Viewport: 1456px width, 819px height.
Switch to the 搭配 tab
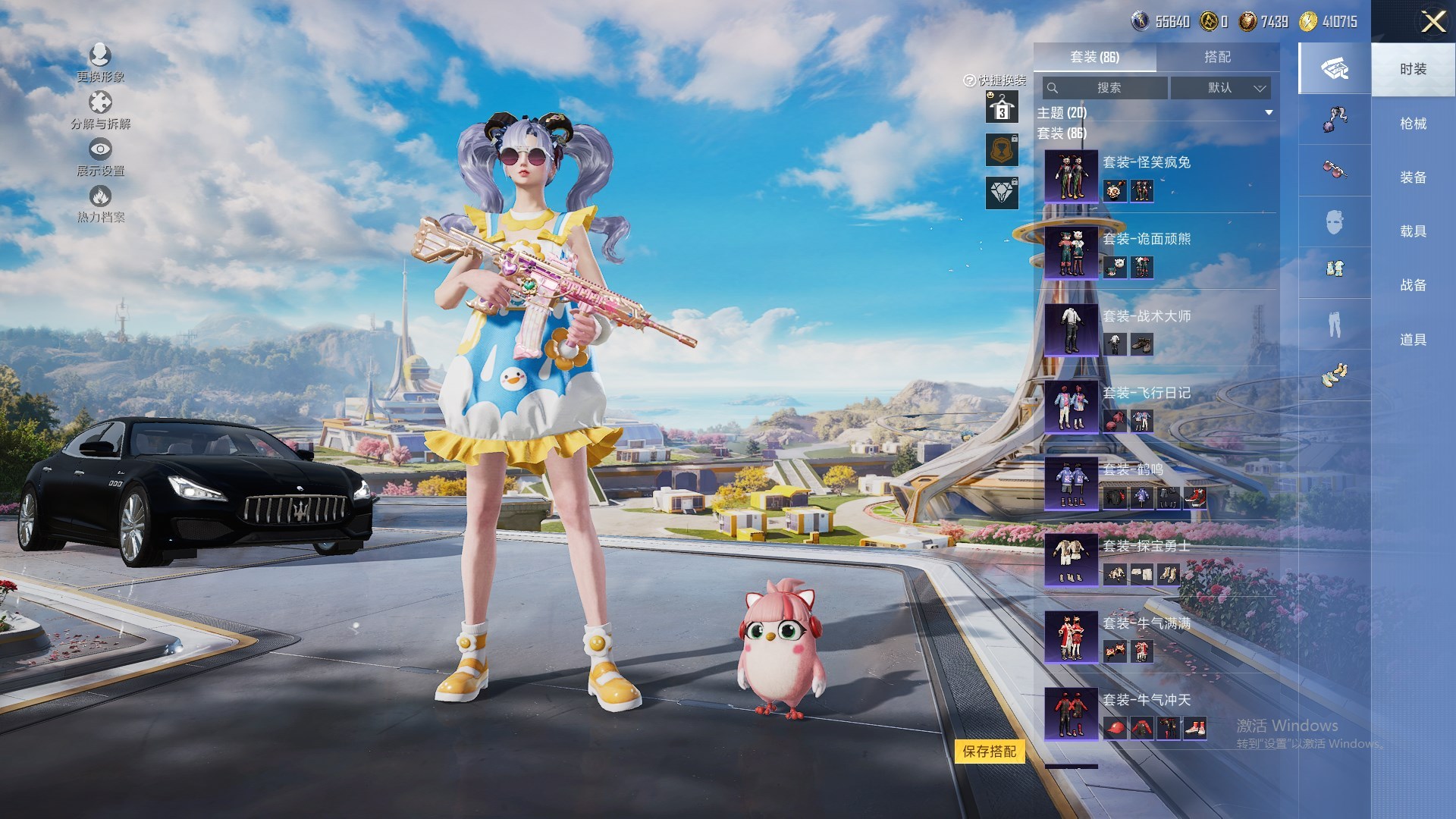pyautogui.click(x=1216, y=57)
